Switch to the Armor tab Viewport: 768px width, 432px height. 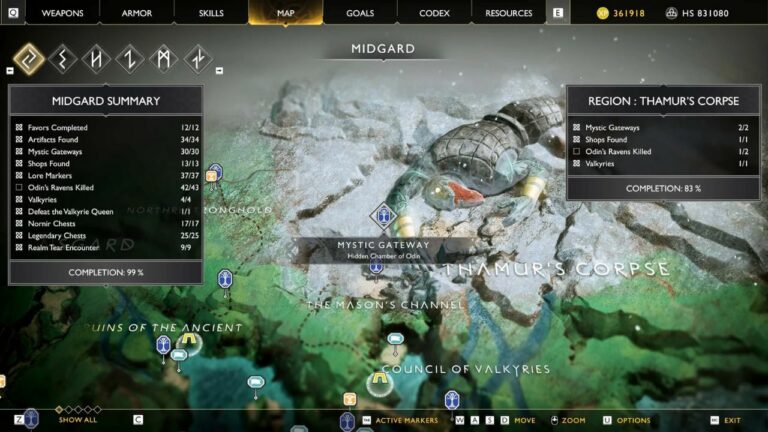137,13
